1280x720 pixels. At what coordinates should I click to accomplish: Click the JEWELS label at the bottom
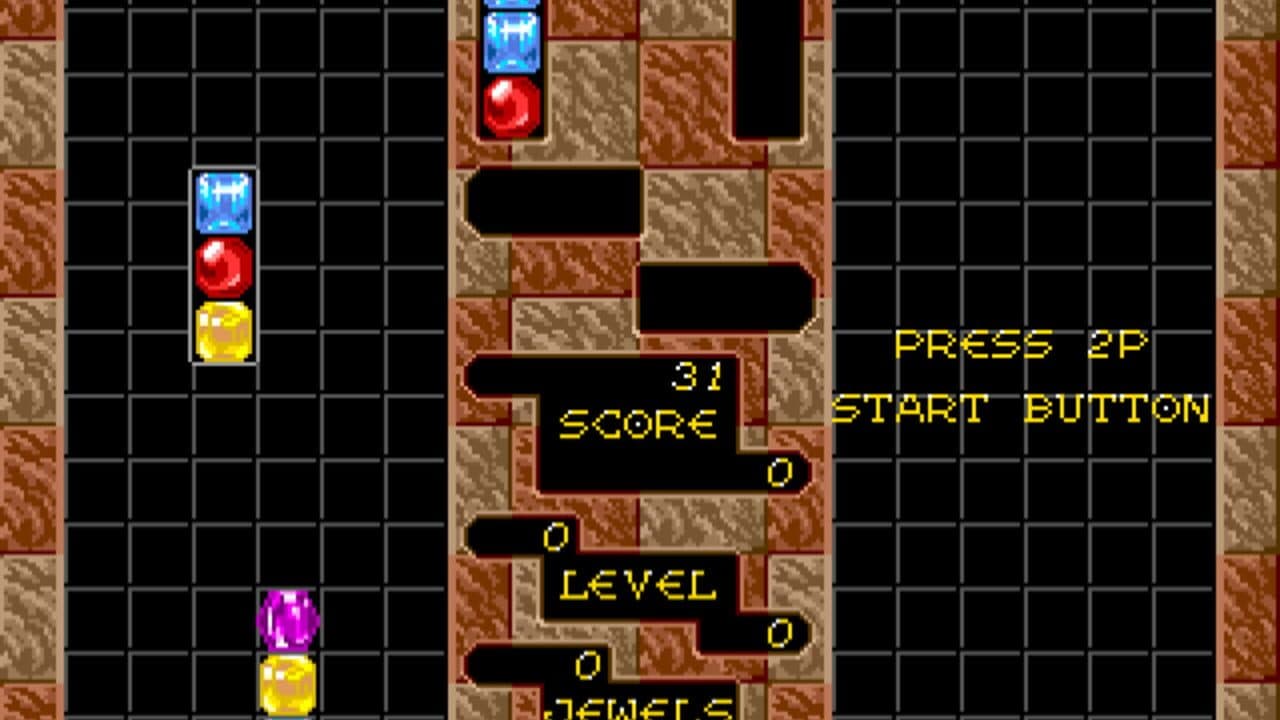click(640, 711)
